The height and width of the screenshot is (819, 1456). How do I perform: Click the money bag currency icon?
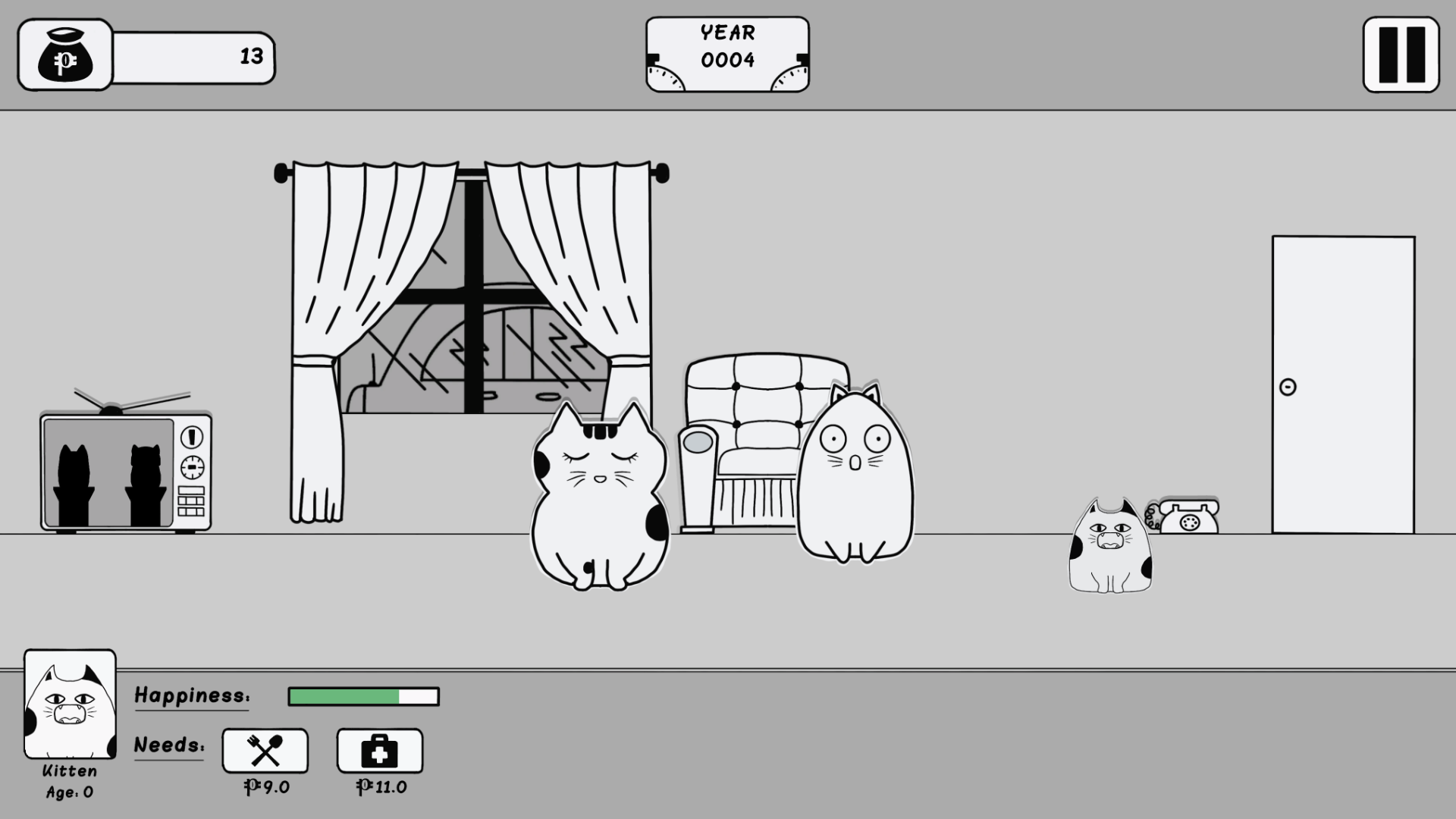tap(64, 55)
